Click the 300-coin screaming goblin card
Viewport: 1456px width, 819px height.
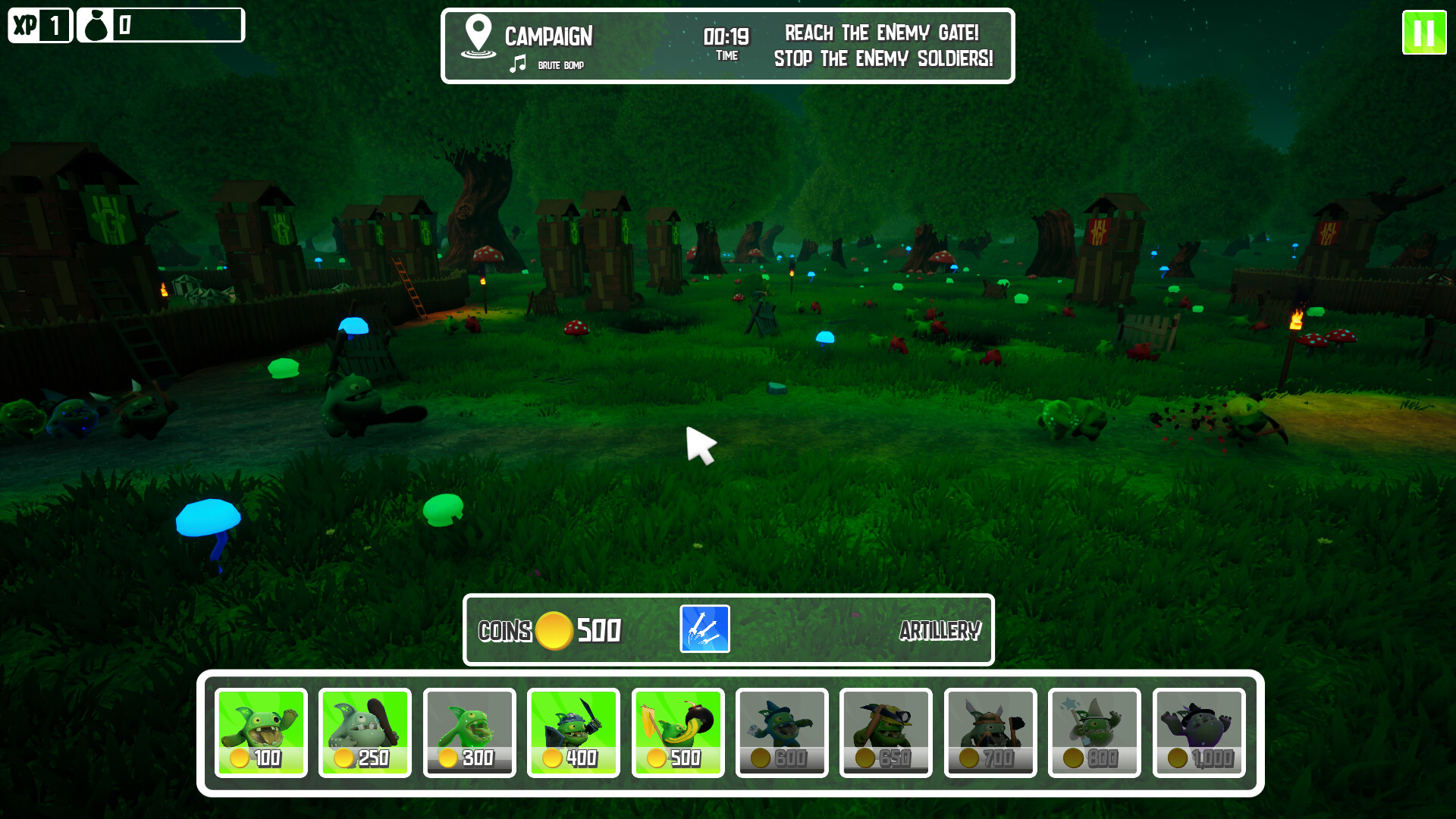pos(469,731)
